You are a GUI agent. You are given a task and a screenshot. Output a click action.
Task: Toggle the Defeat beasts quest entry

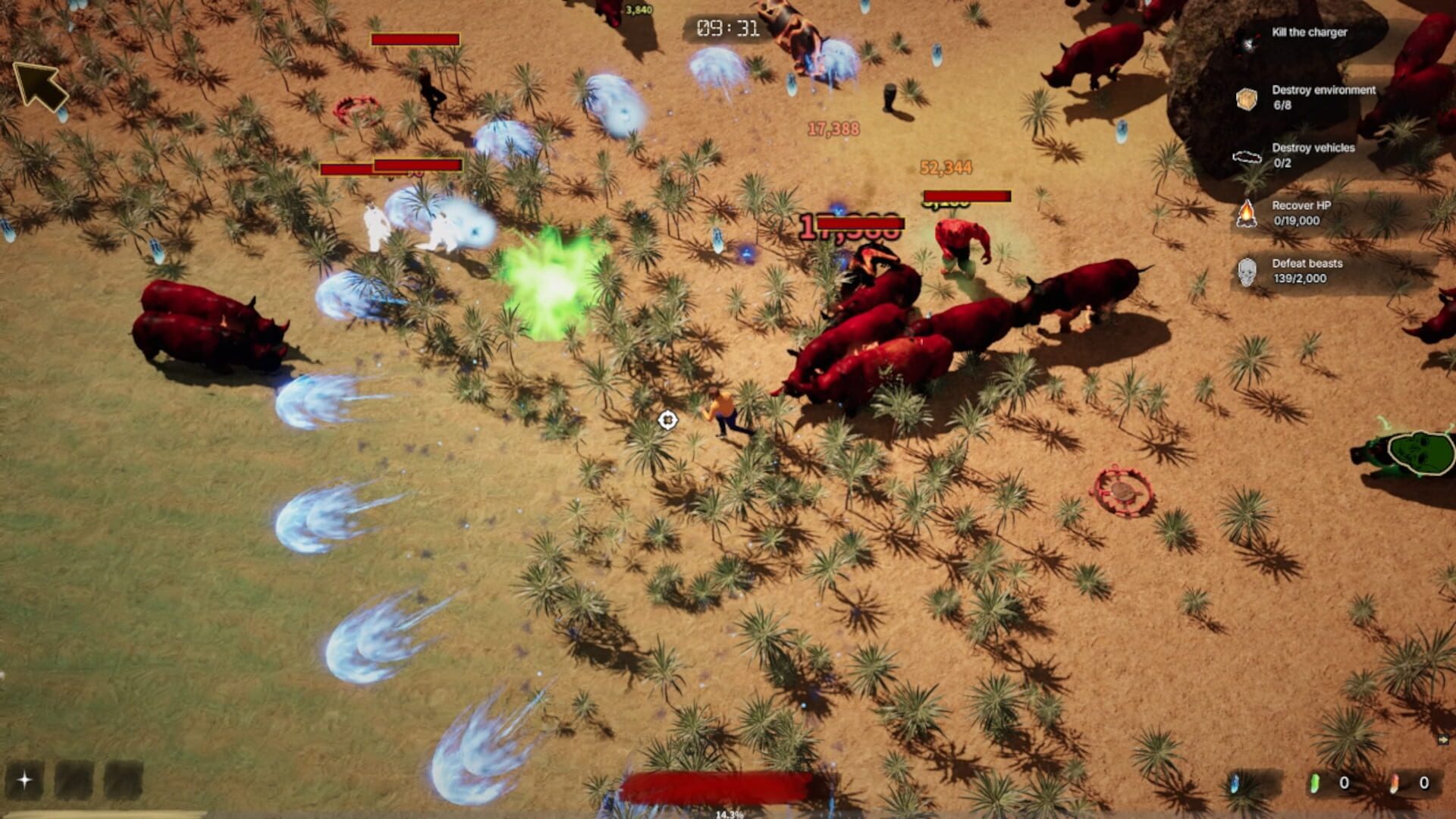pyautogui.click(x=1306, y=271)
